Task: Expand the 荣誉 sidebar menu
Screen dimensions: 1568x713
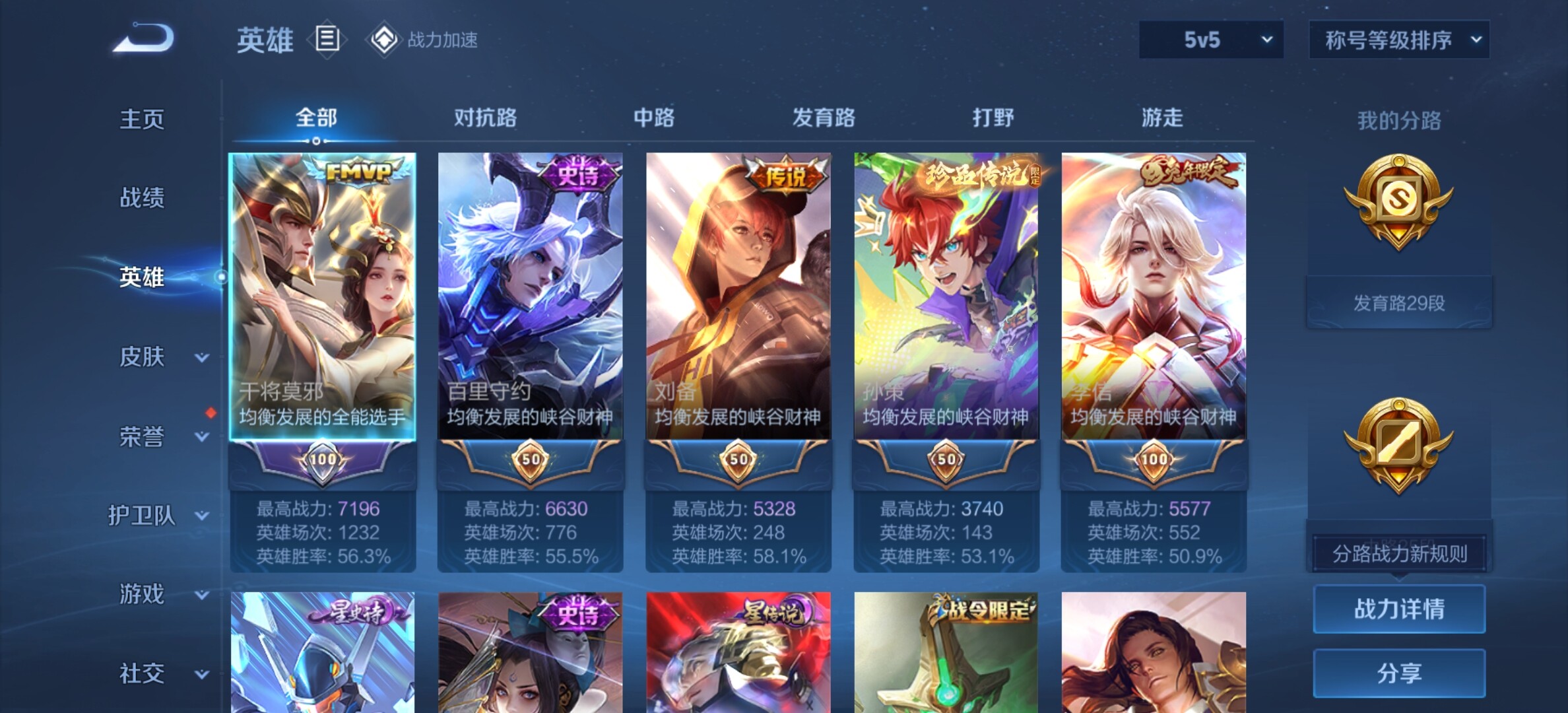Action: point(158,436)
